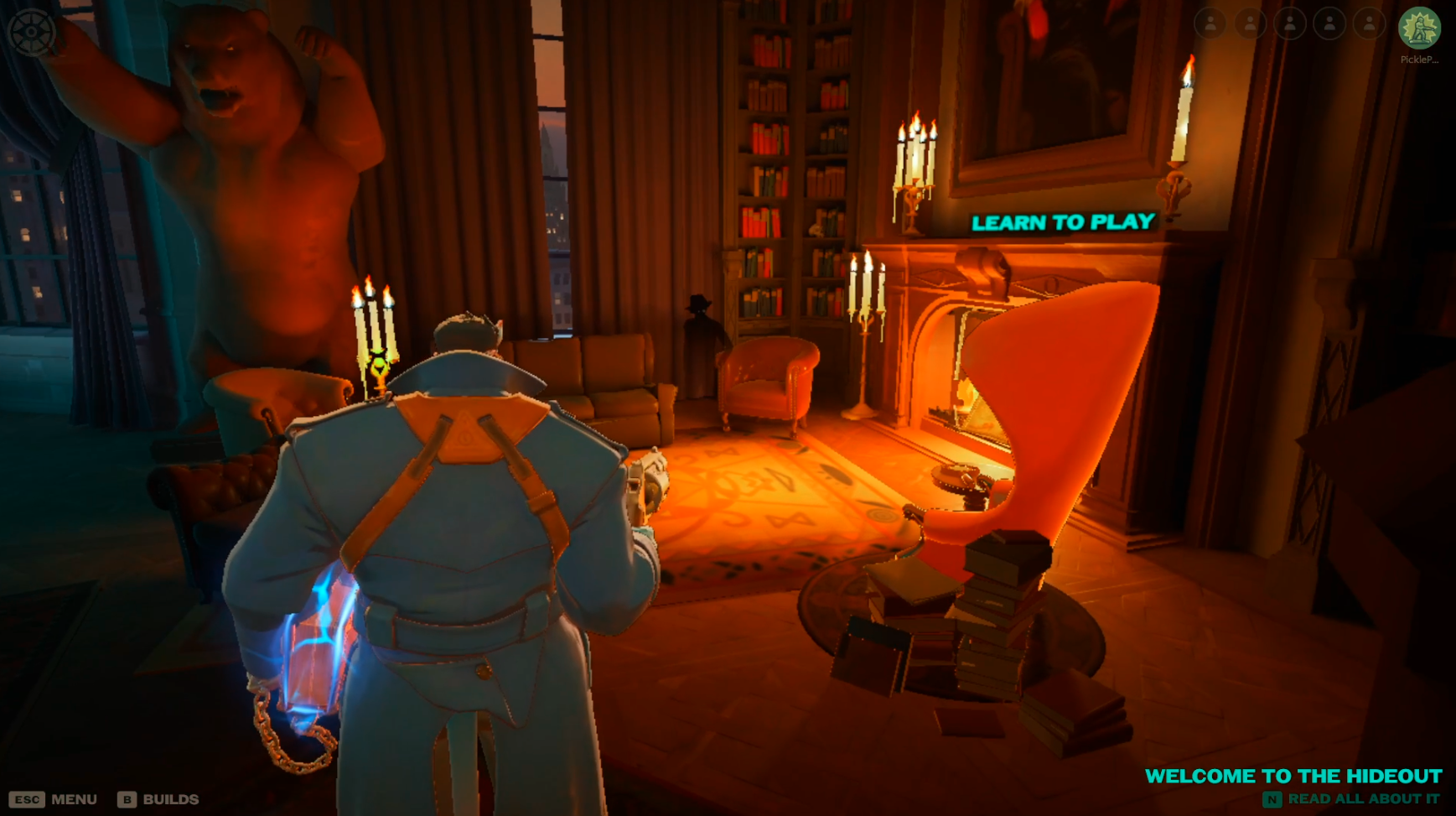This screenshot has width=1456, height=816.
Task: Click the fifth empty party slot avatar
Action: tap(1369, 25)
